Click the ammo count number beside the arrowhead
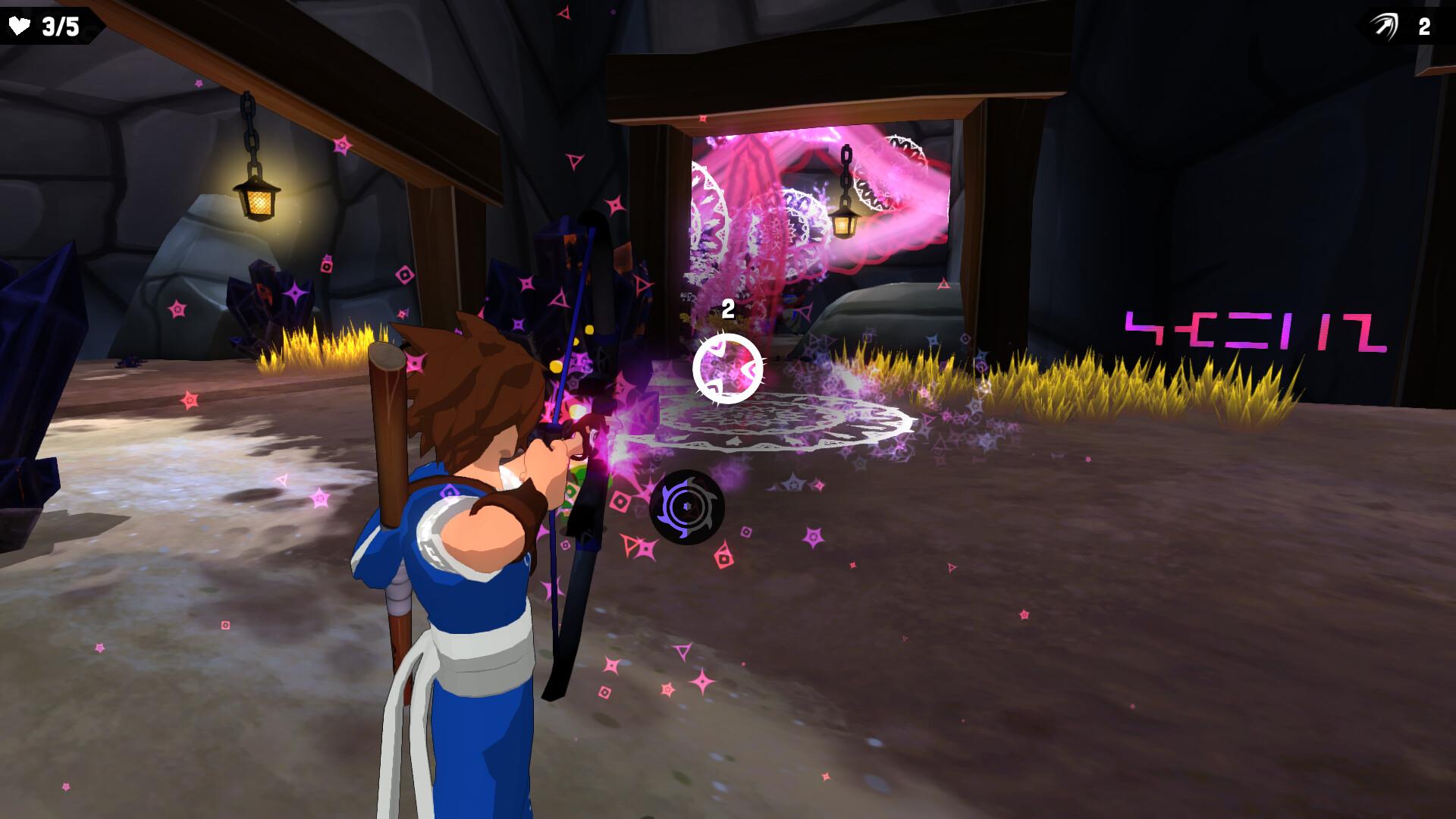 [1423, 25]
